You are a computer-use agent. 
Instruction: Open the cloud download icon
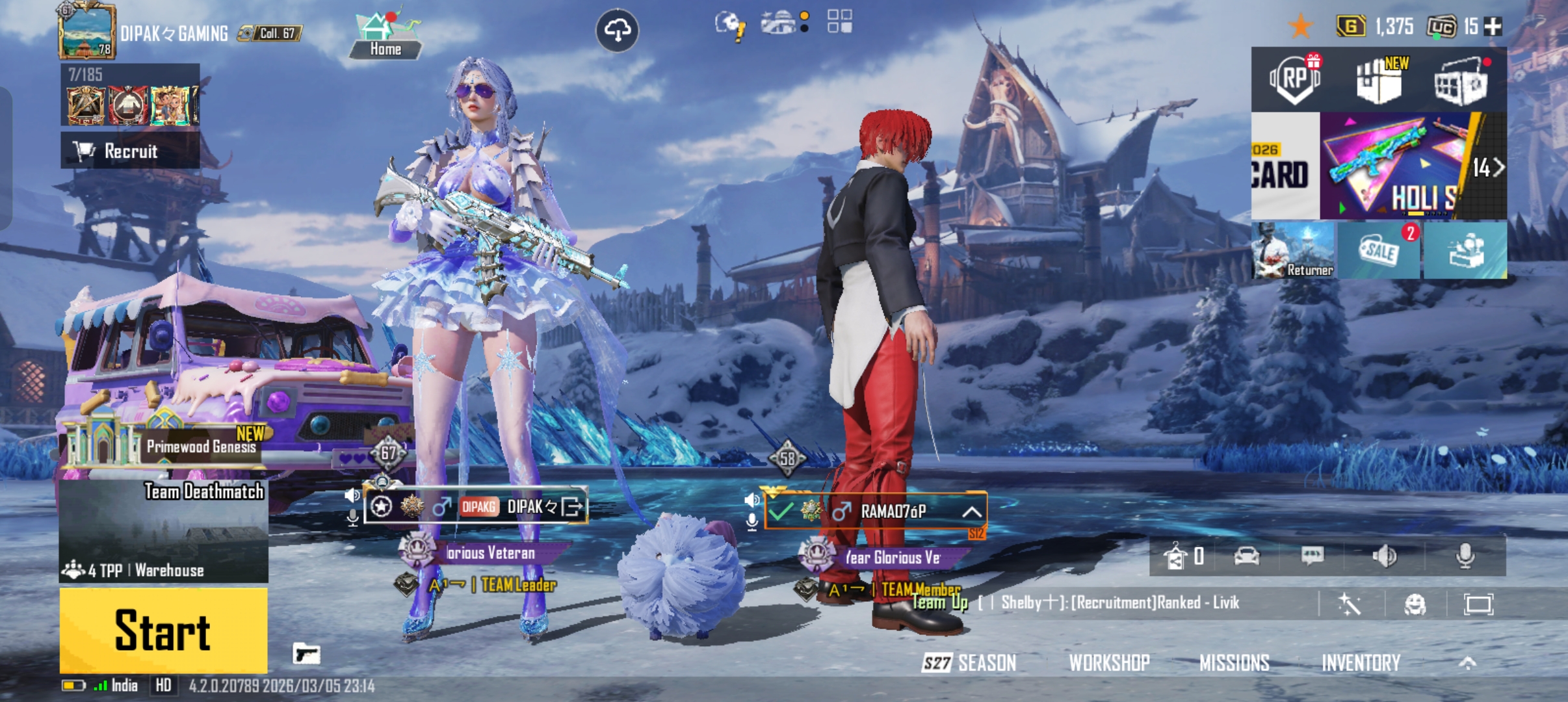click(x=617, y=30)
